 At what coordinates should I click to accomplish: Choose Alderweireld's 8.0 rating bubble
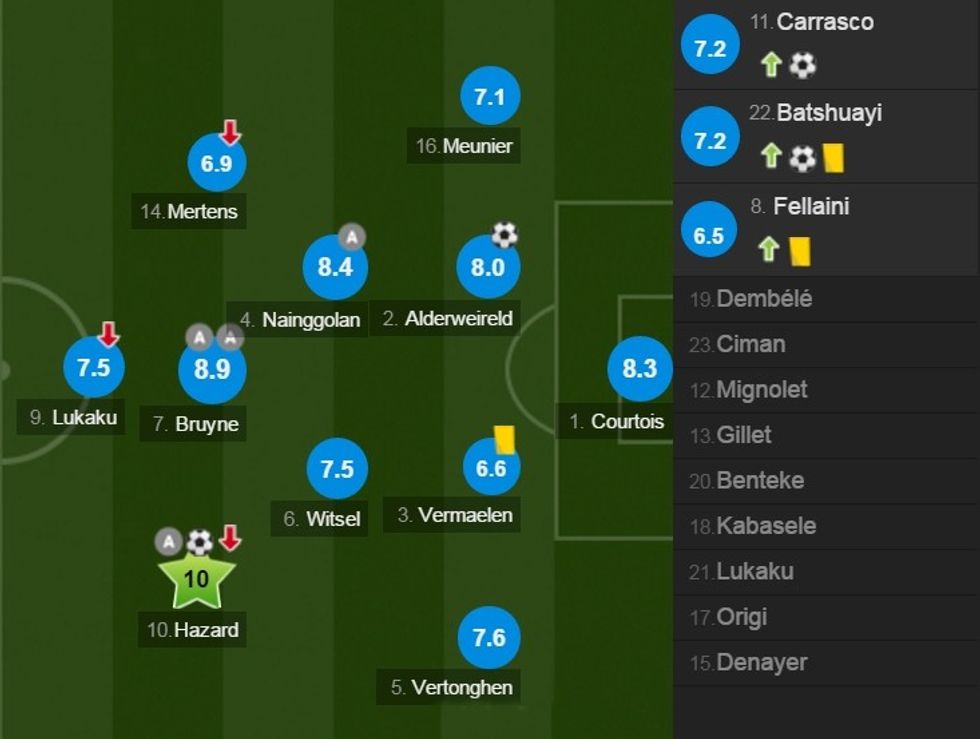487,267
